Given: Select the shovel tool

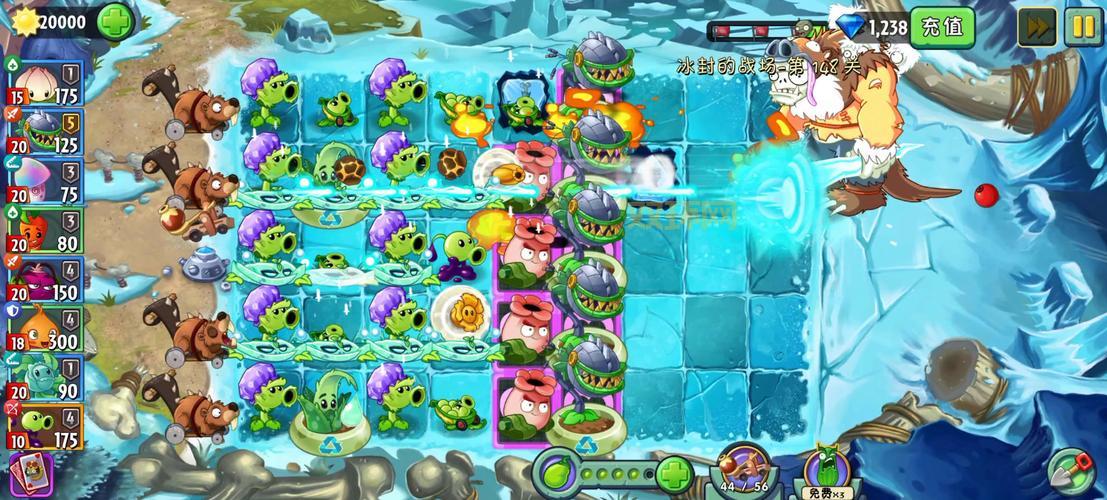Looking at the screenshot, I should (x=1071, y=471).
